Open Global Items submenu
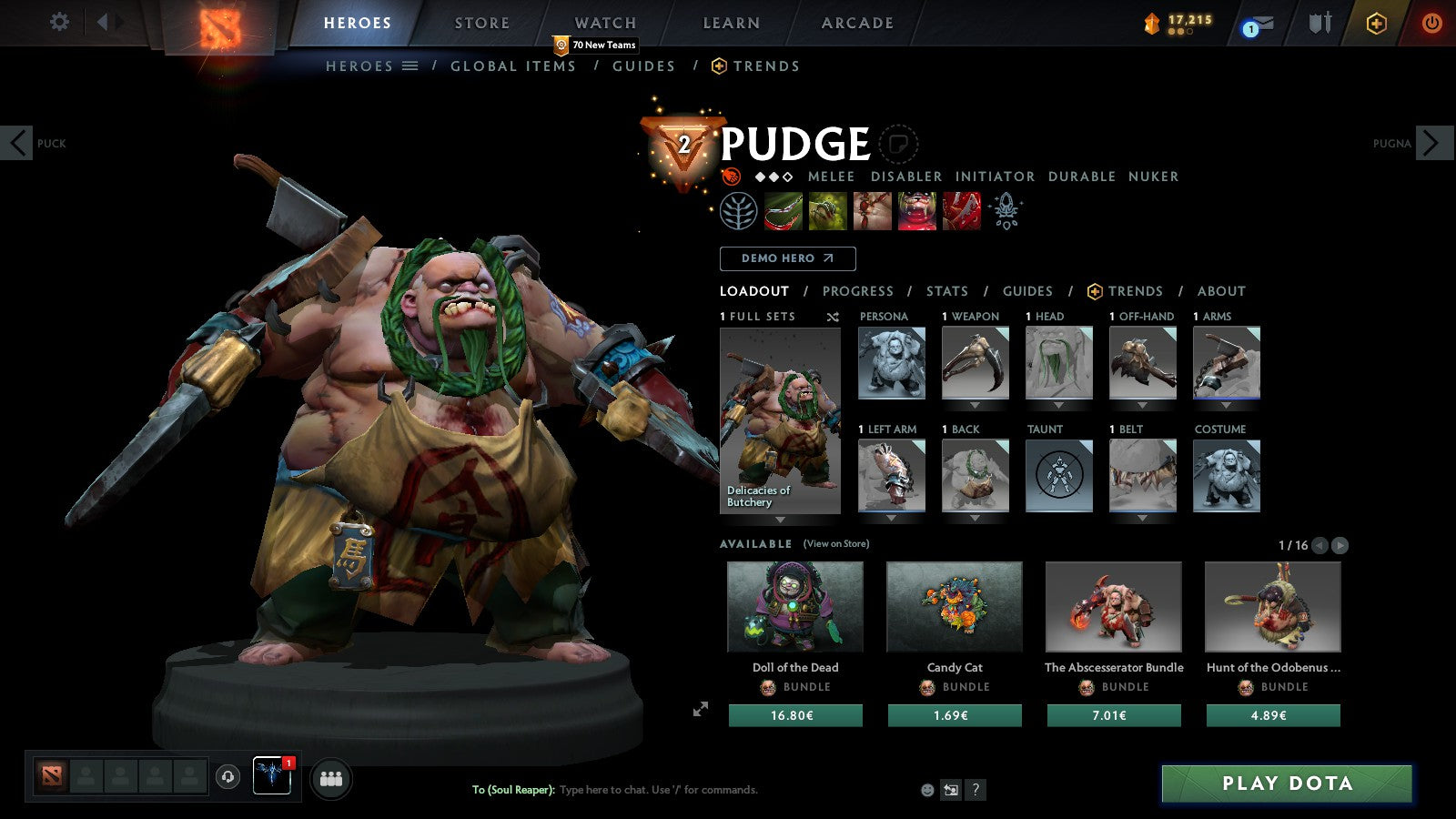This screenshot has width=1456, height=819. pos(512,66)
